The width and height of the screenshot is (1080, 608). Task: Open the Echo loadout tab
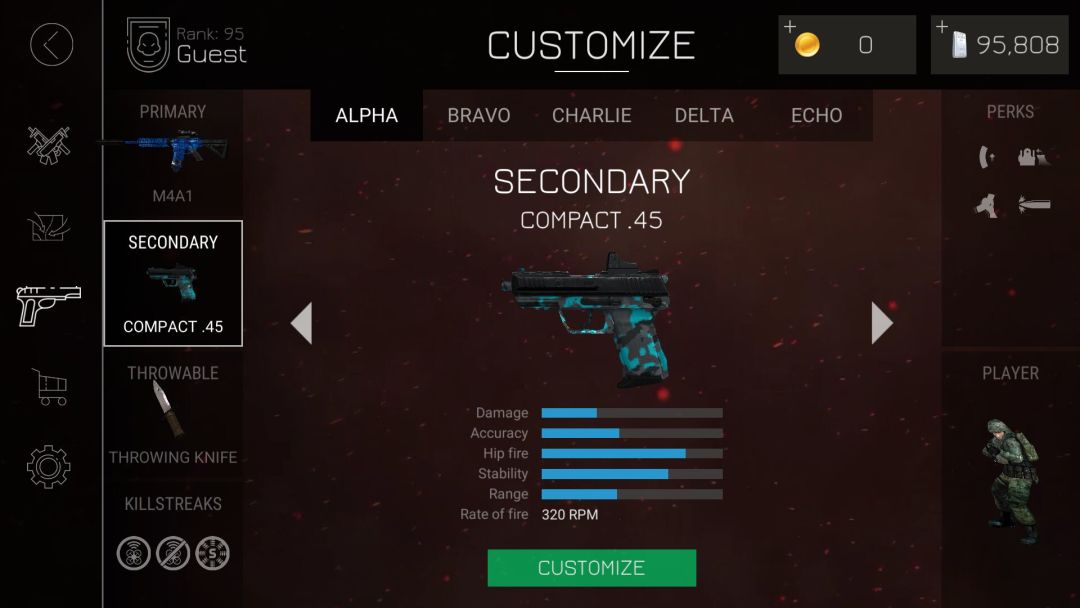816,115
